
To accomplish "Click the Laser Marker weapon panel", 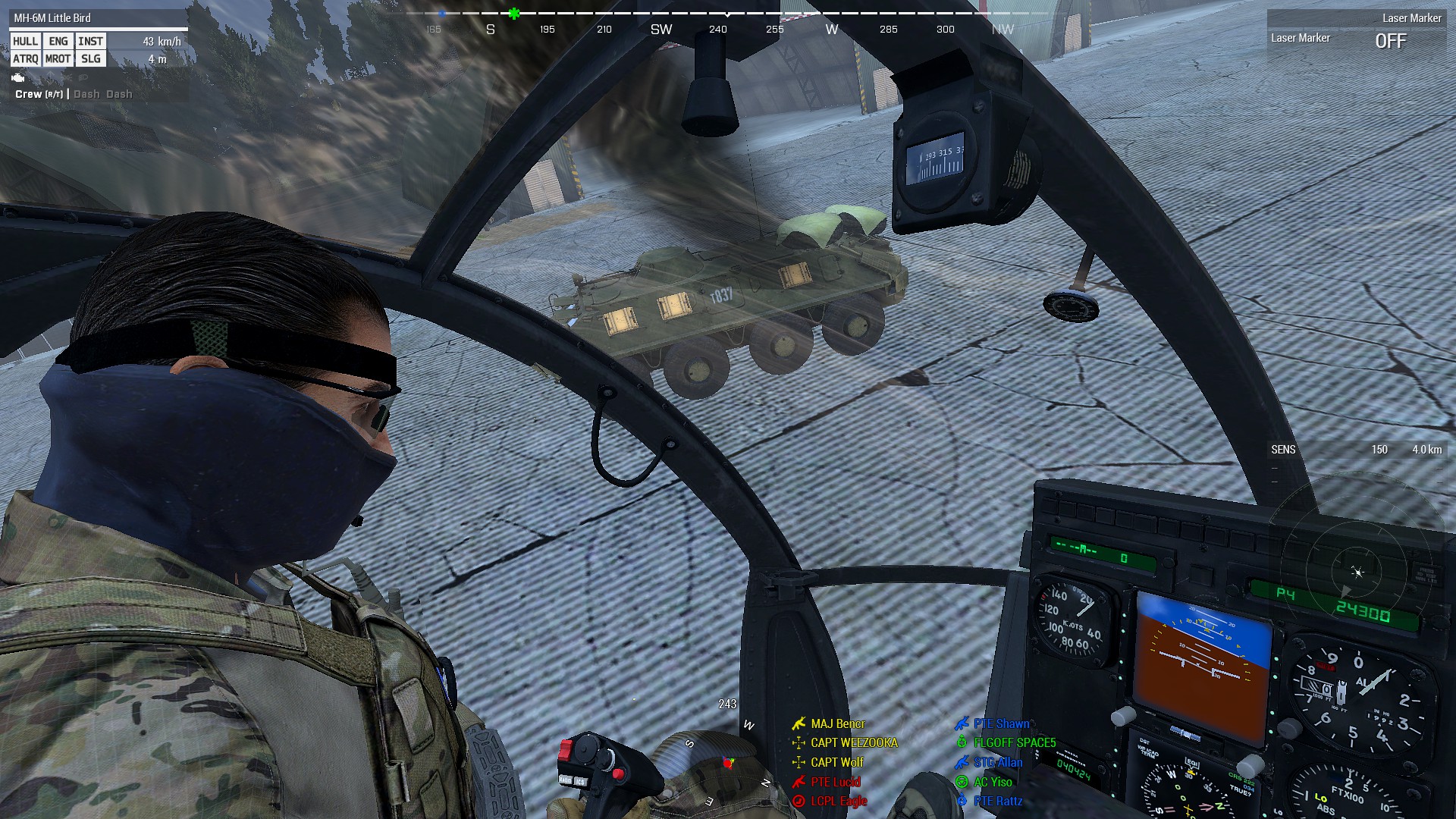I will (x=1355, y=32).
